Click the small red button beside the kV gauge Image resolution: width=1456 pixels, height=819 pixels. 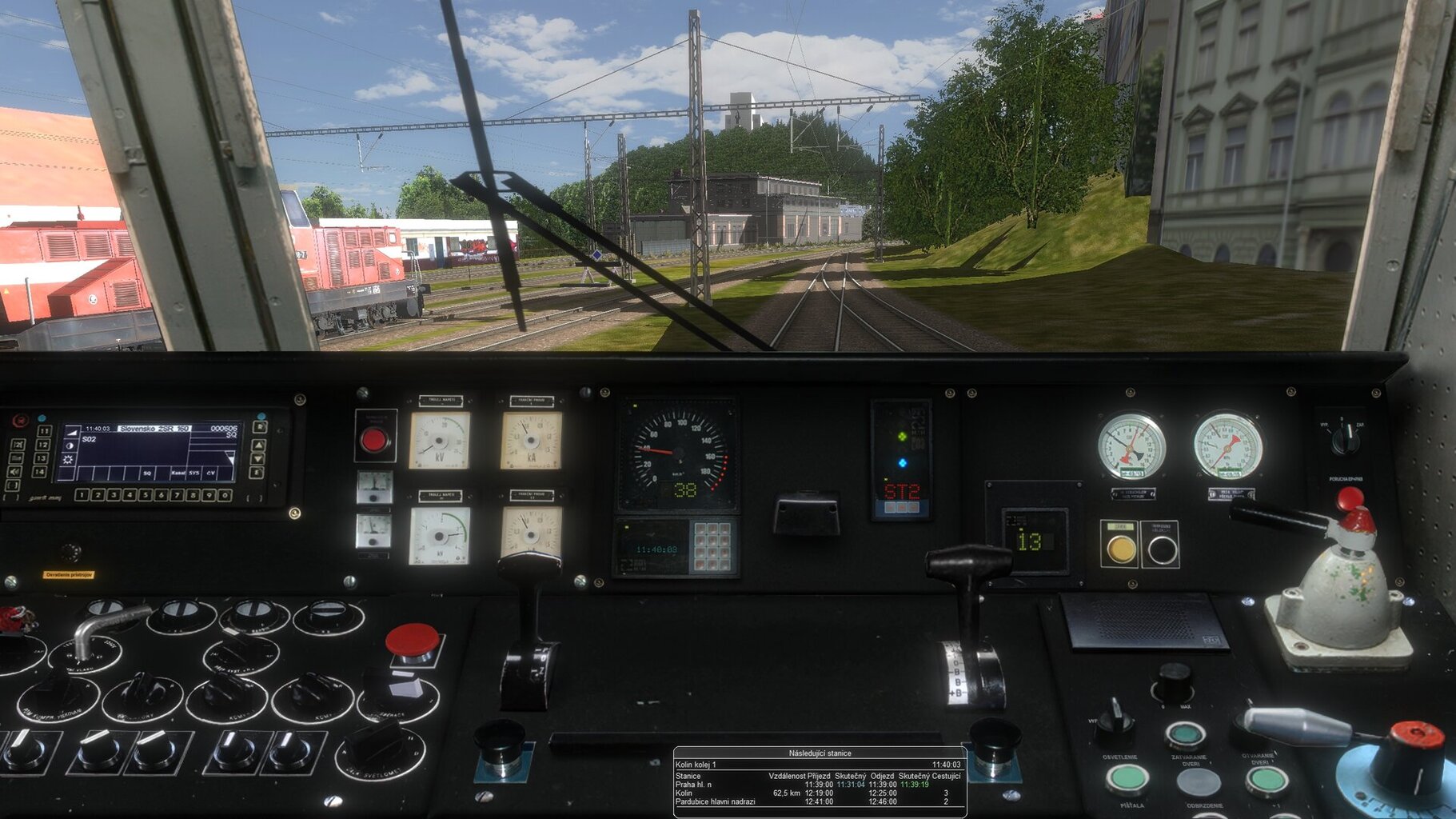374,439
